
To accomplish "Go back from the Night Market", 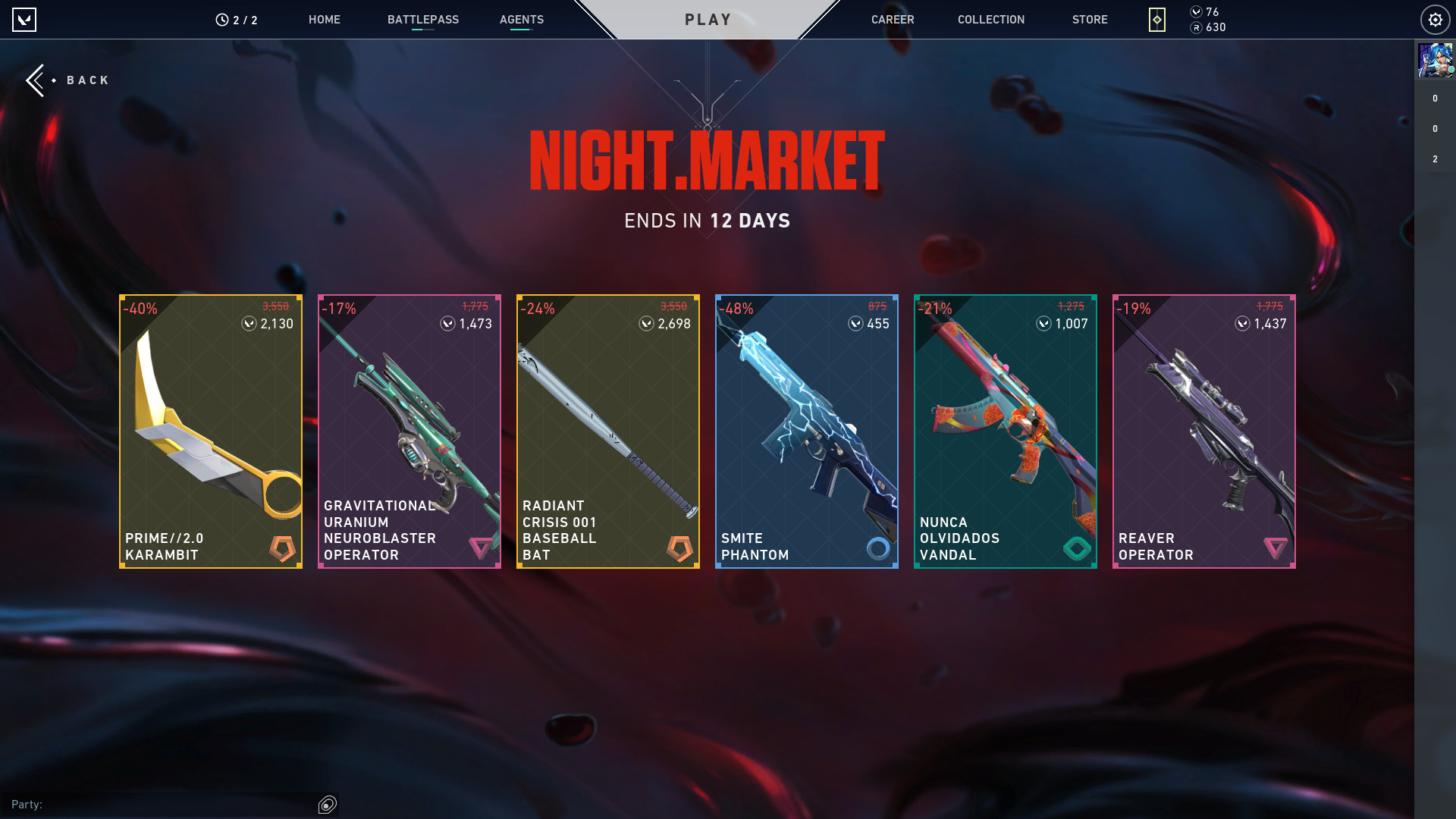I will (x=68, y=80).
